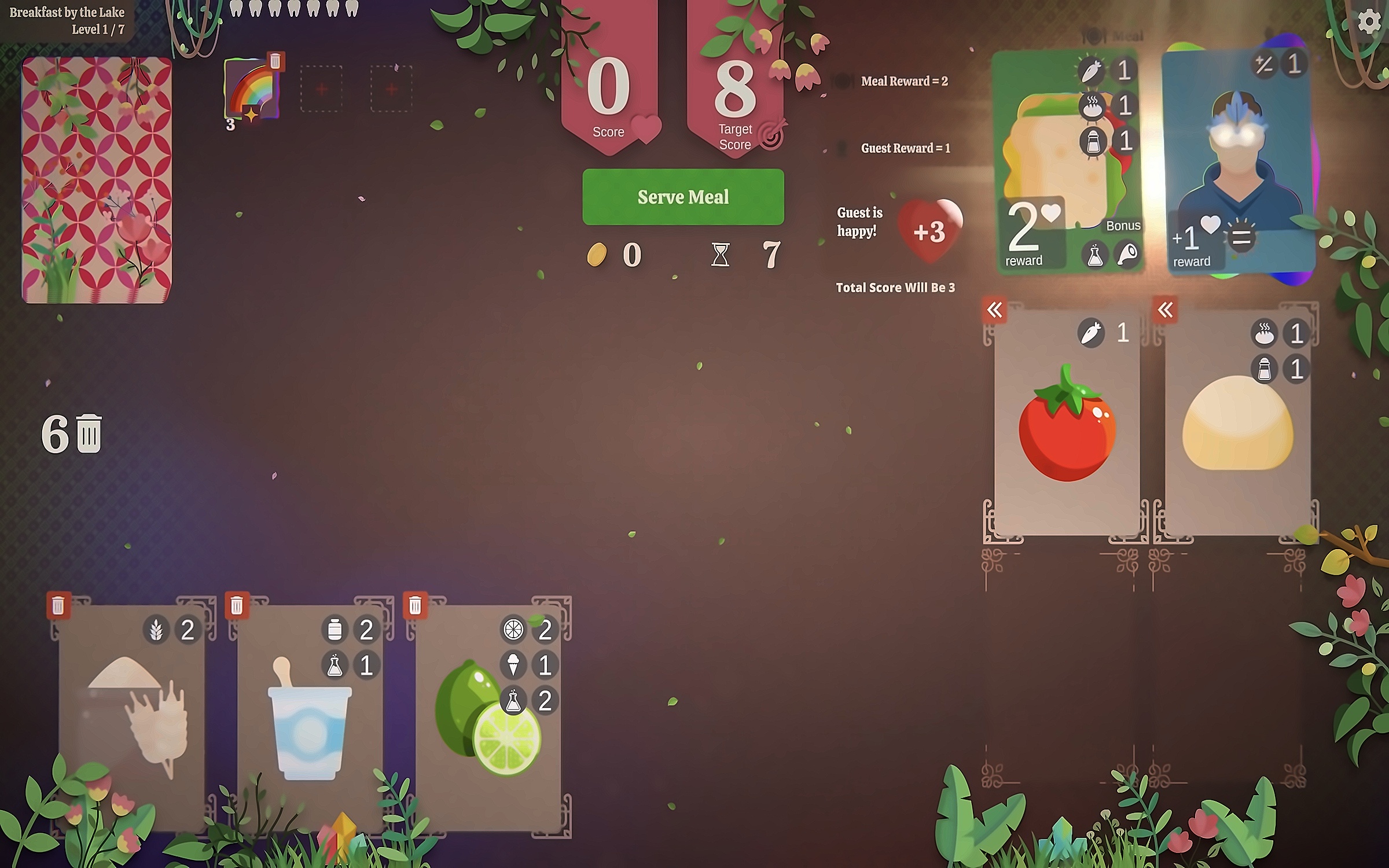Discard the lime card using its trash icon
Viewport: 1389px width, 868px height.
(x=415, y=606)
